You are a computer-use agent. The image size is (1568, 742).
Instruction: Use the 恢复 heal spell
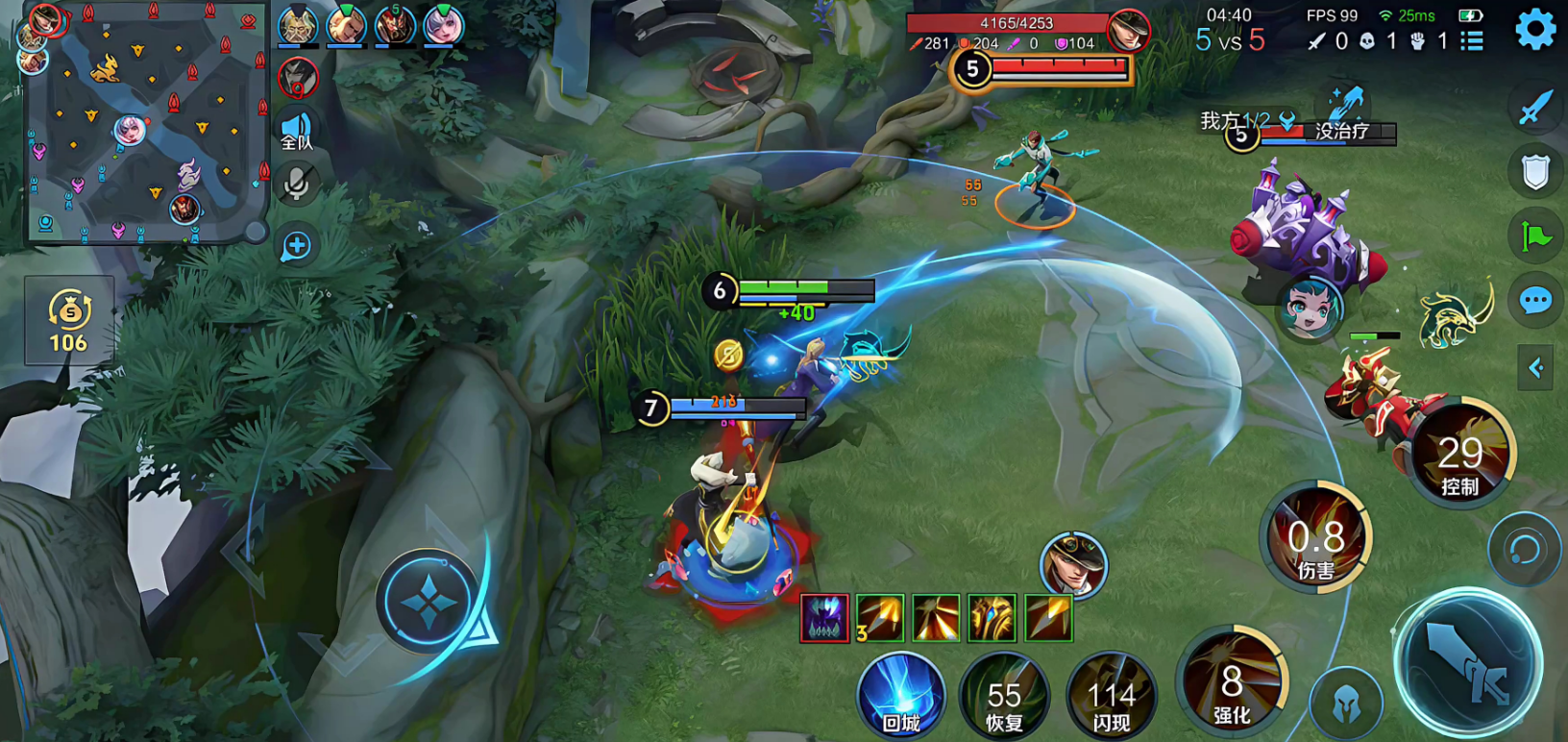(1004, 696)
